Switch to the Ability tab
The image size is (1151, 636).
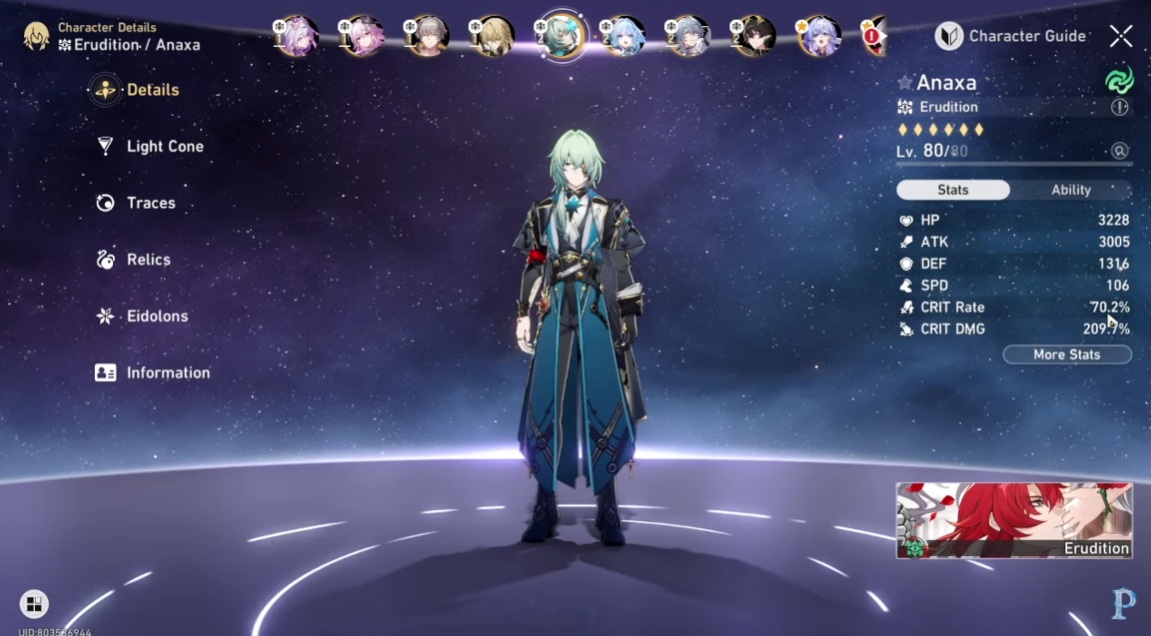click(1070, 190)
